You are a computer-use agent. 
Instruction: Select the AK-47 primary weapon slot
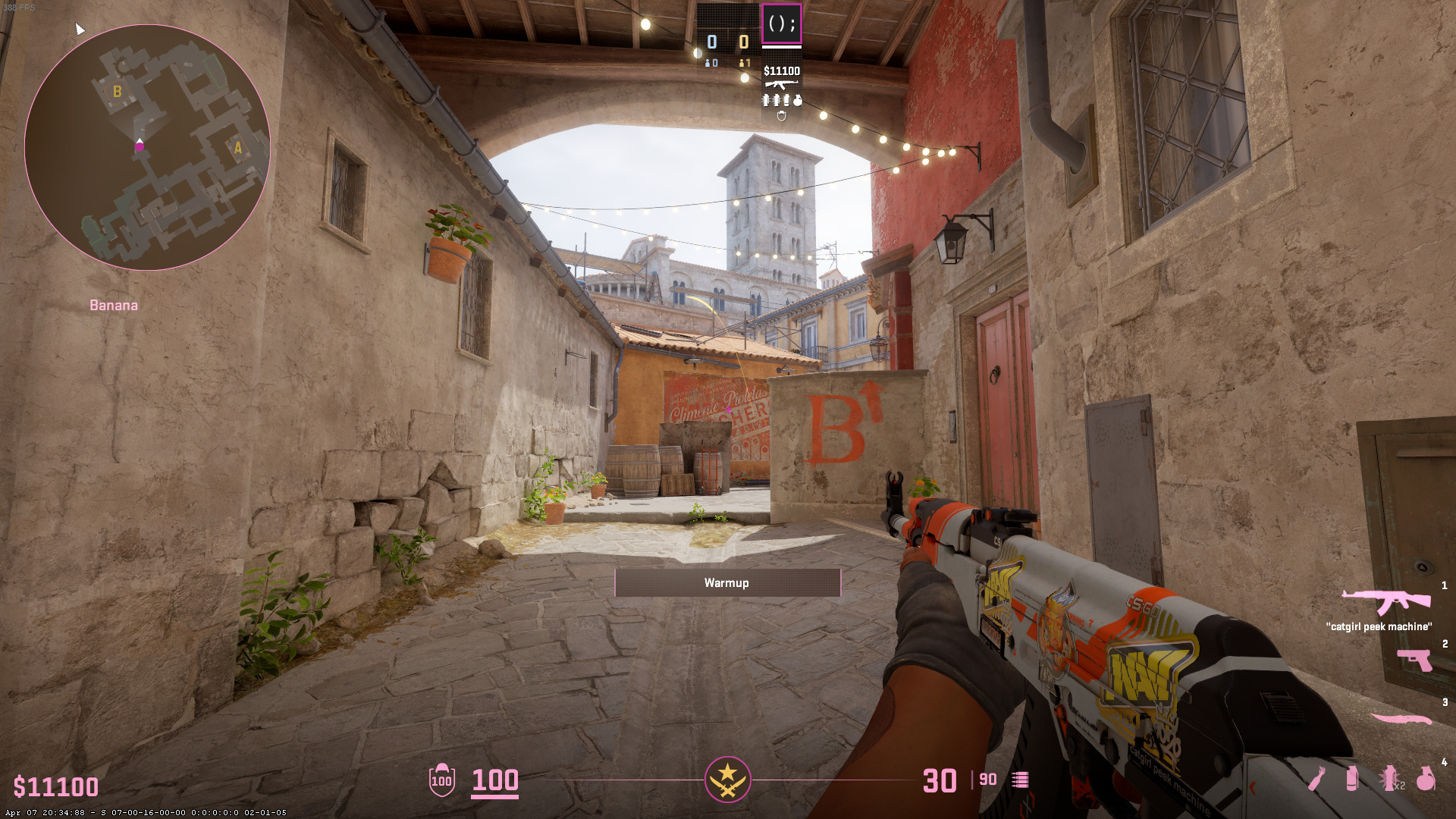(1385, 602)
